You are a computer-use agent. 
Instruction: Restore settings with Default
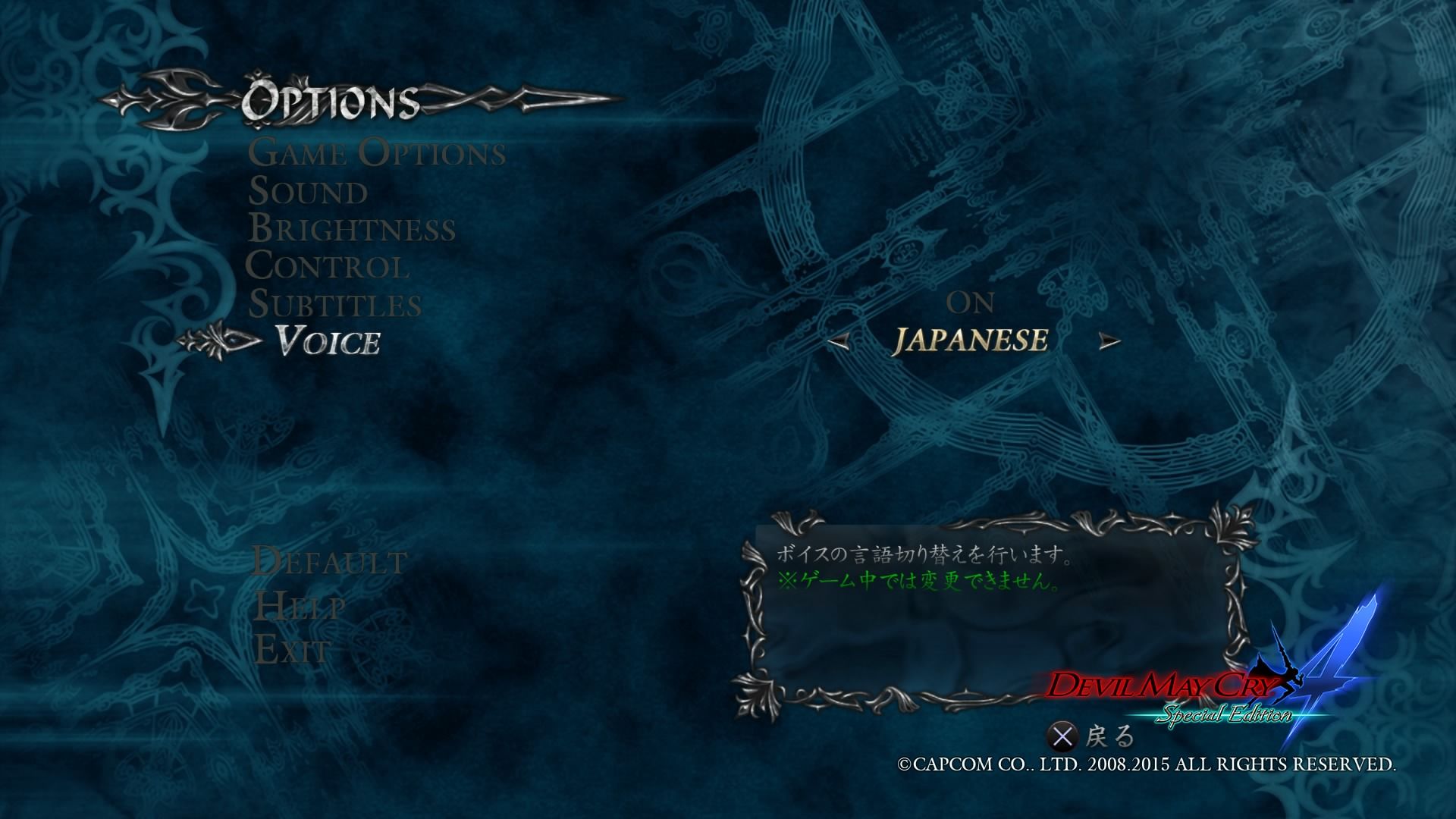330,562
